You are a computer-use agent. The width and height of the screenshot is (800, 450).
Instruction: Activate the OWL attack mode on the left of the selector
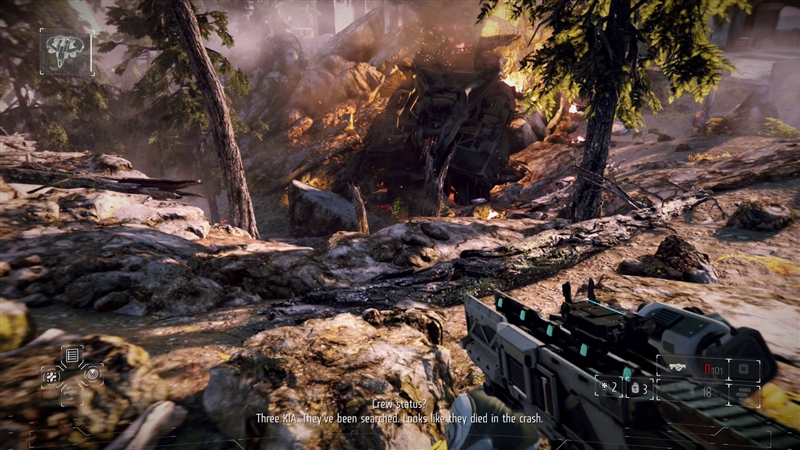pyautogui.click(x=50, y=375)
